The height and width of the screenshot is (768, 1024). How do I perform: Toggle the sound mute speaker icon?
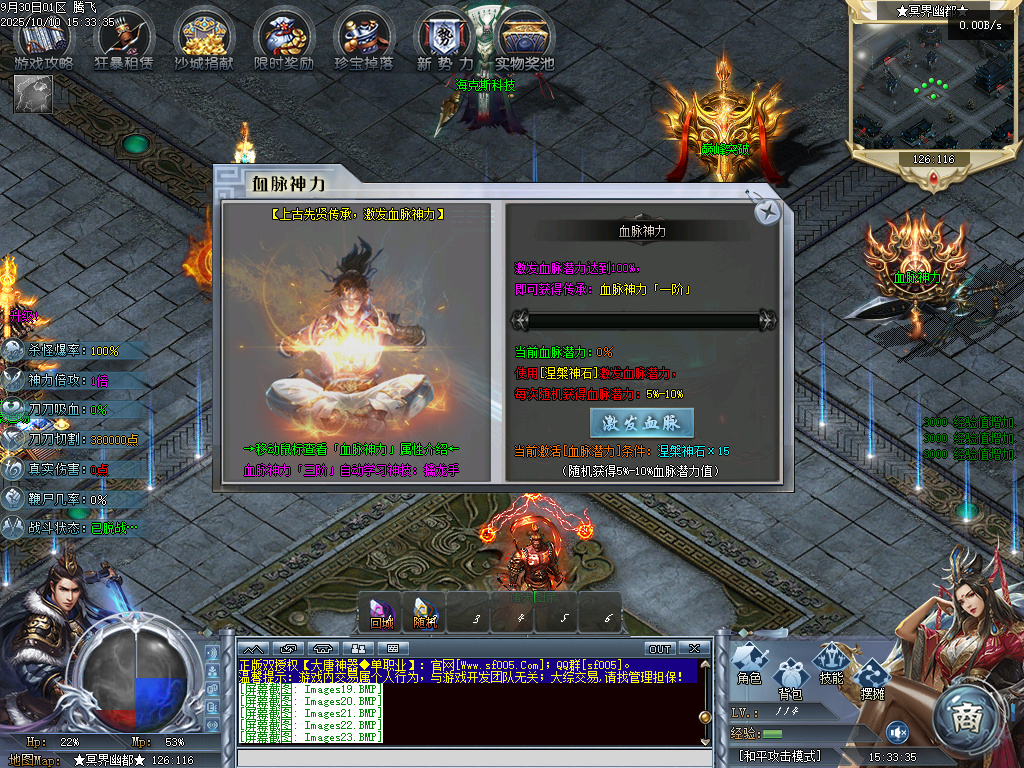897,733
